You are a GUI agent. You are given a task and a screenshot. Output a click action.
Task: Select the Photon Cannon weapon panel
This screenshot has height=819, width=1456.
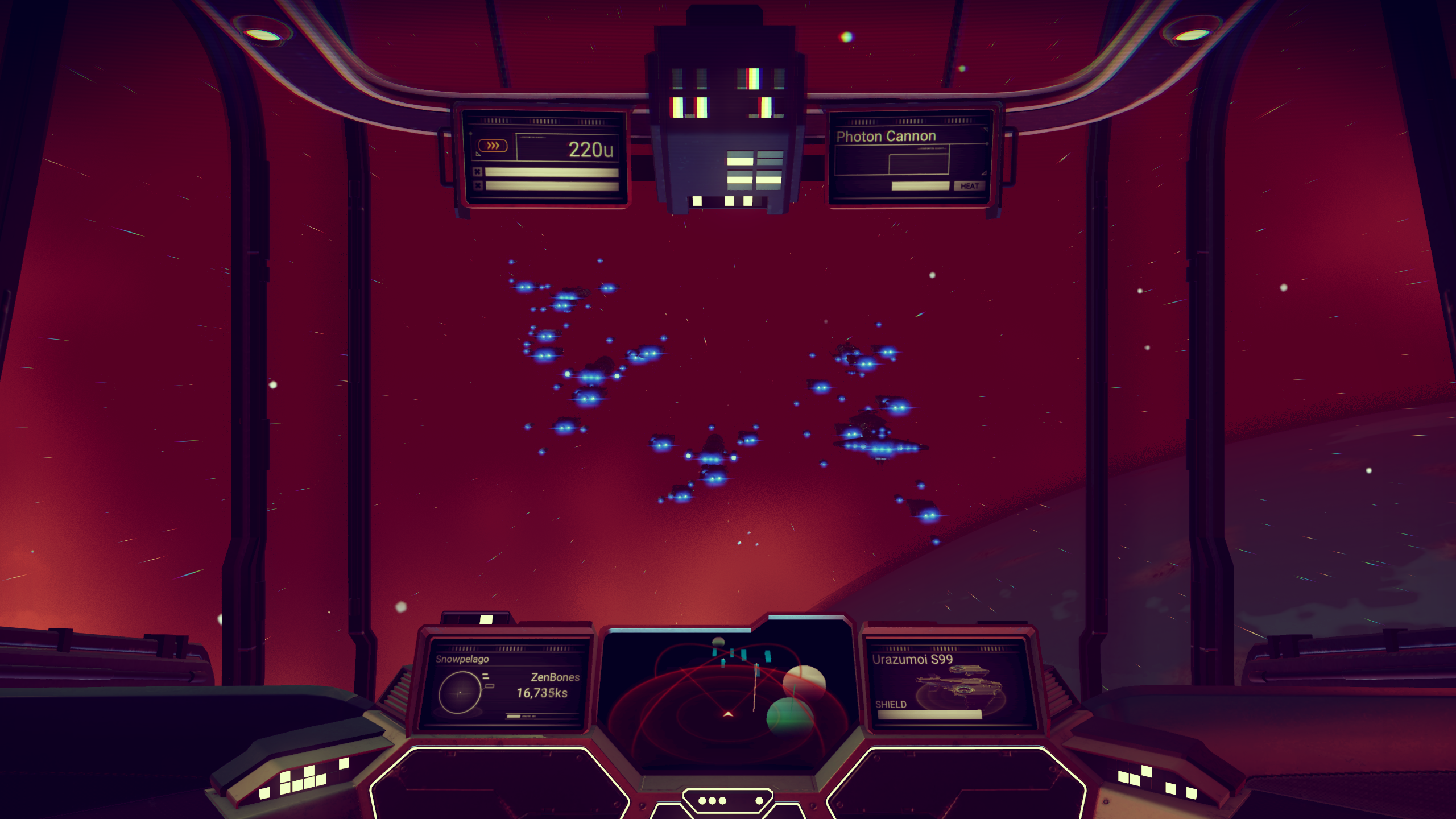(x=909, y=156)
